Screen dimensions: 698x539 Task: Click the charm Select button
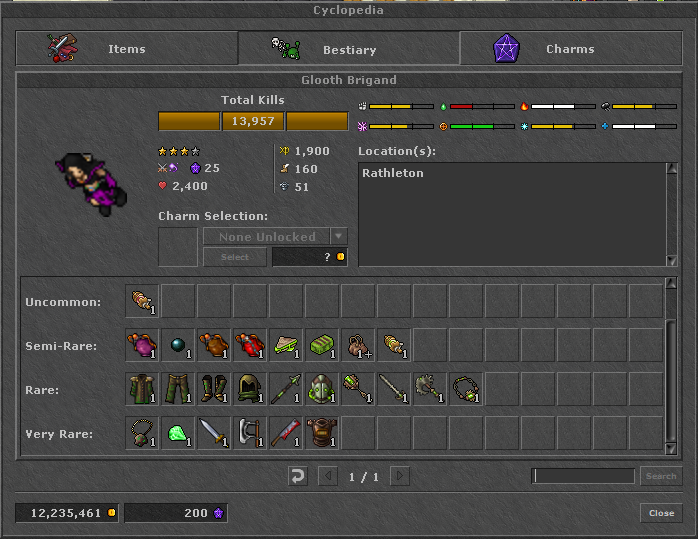click(235, 257)
